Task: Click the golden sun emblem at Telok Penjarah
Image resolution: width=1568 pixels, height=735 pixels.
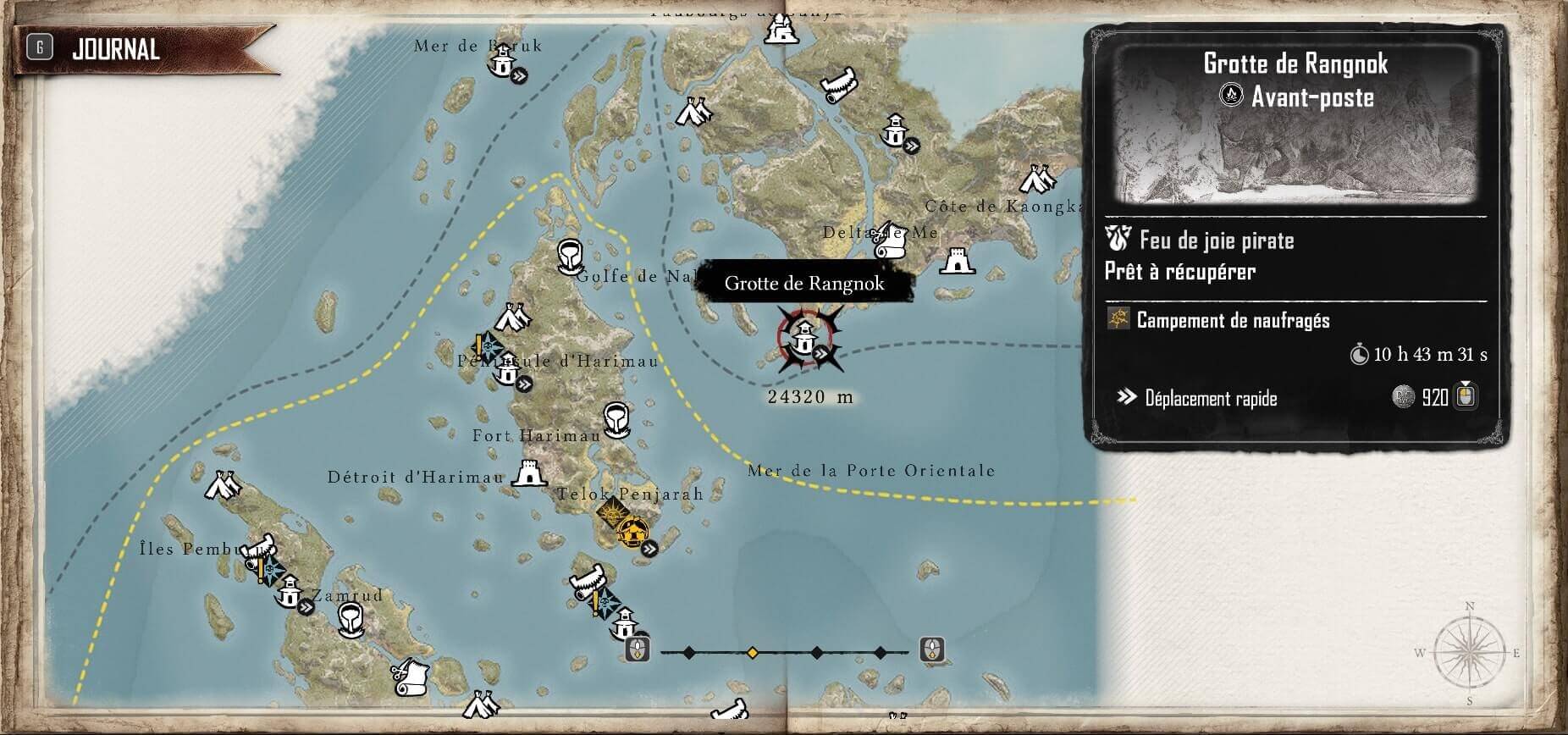Action: tap(610, 512)
